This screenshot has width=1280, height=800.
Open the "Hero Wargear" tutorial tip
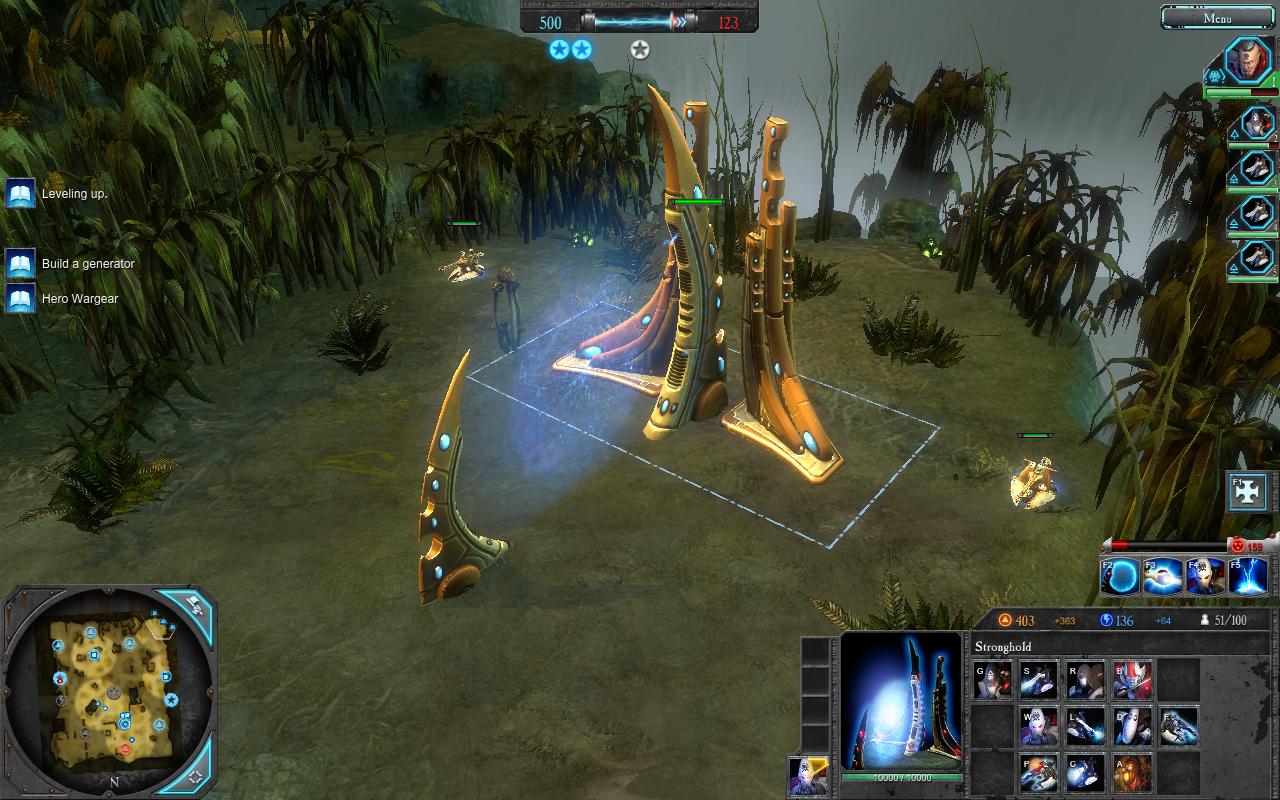coord(20,299)
